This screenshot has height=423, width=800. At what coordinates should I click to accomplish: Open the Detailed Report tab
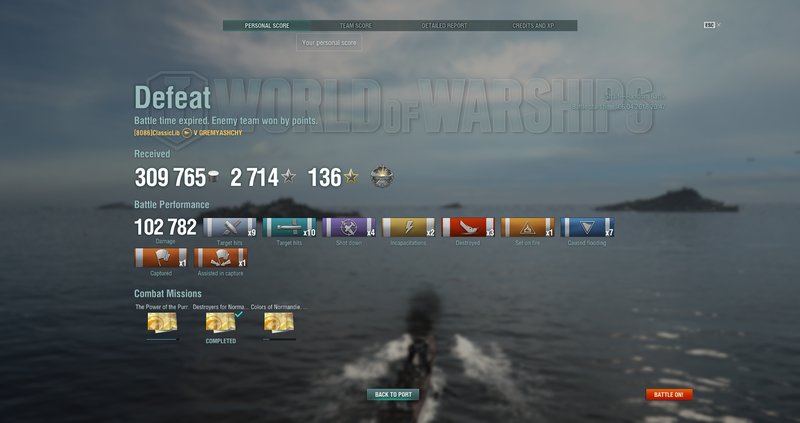pos(444,26)
